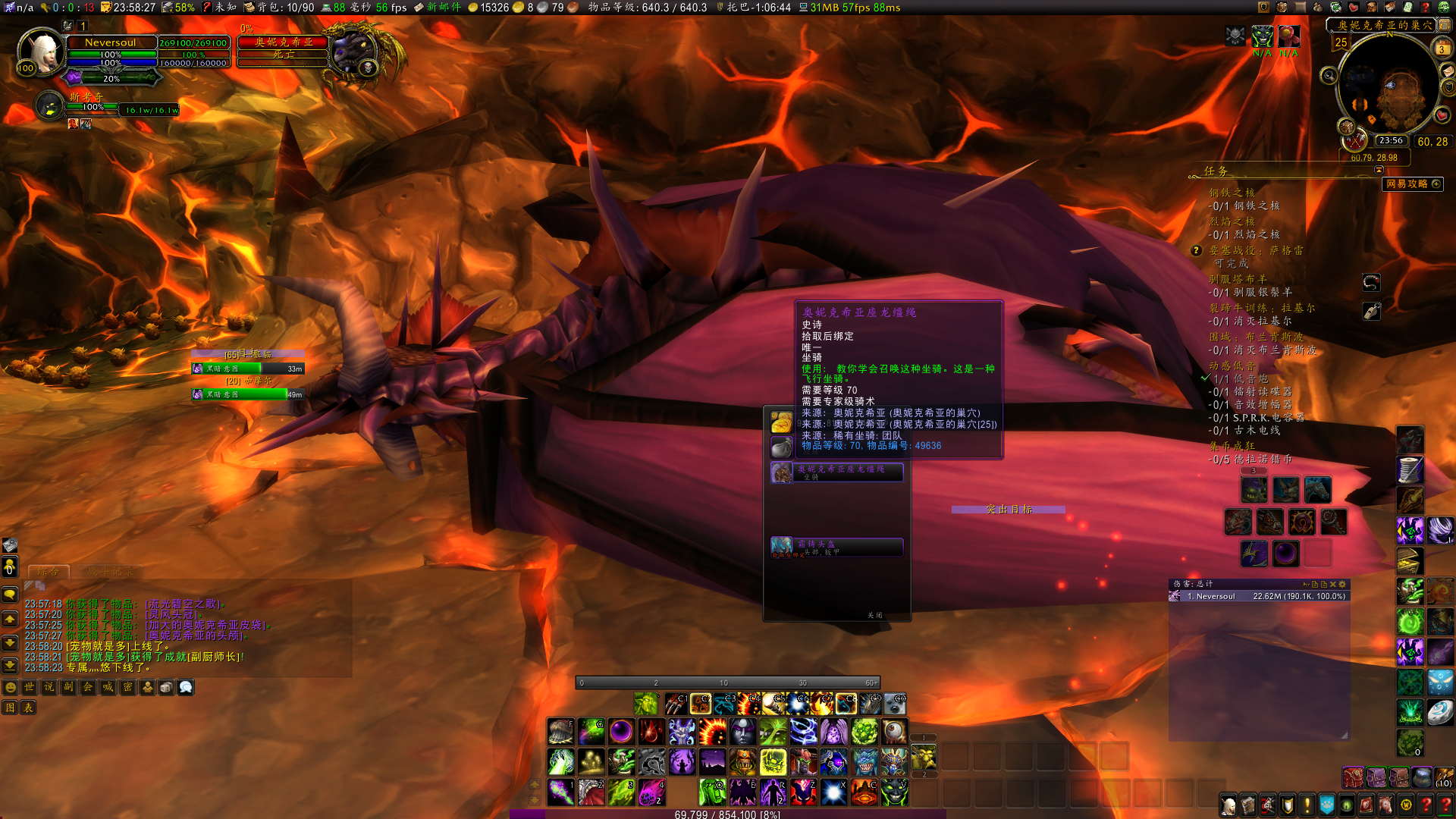
Task: Open the 网易攻略 guide button
Action: (1412, 184)
